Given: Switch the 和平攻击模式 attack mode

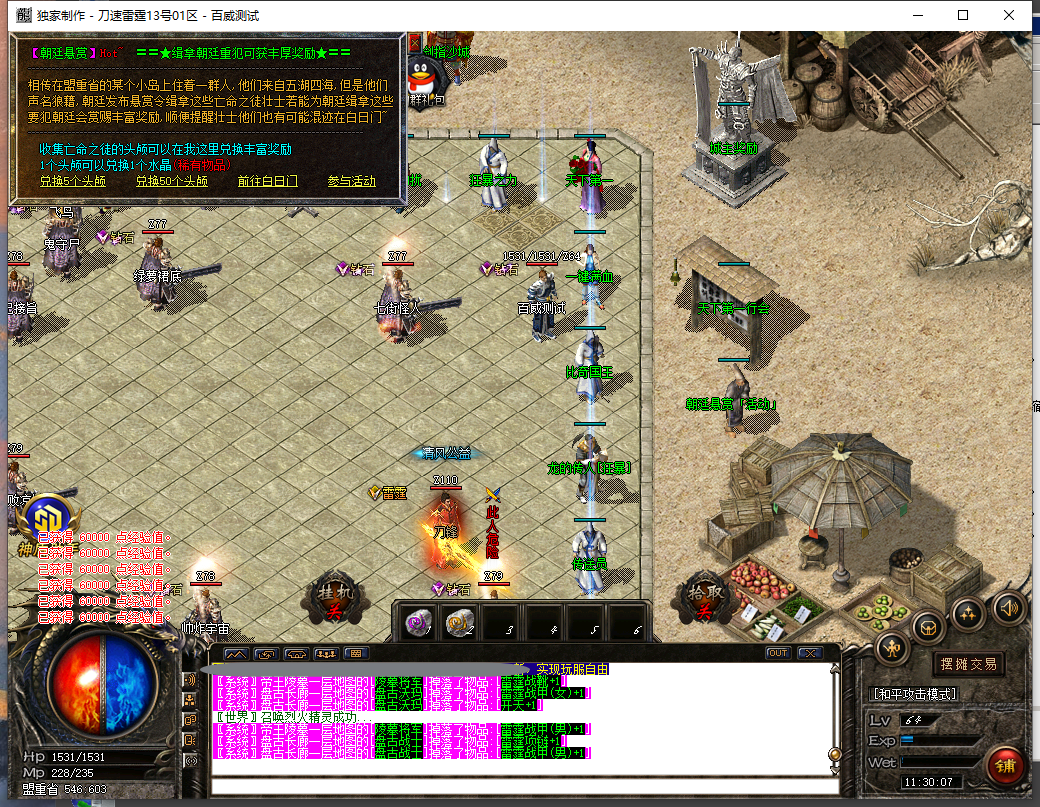Looking at the screenshot, I should 914,693.
